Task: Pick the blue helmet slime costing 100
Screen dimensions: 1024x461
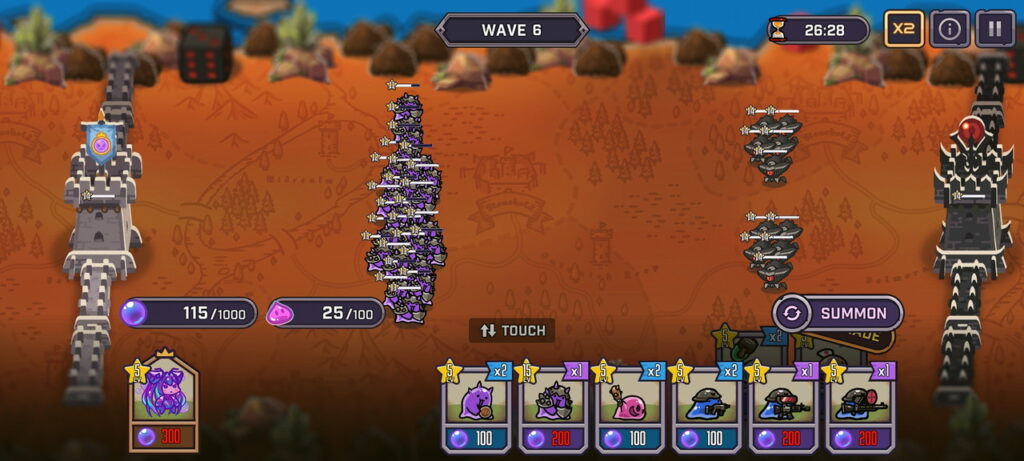Action: [708, 406]
